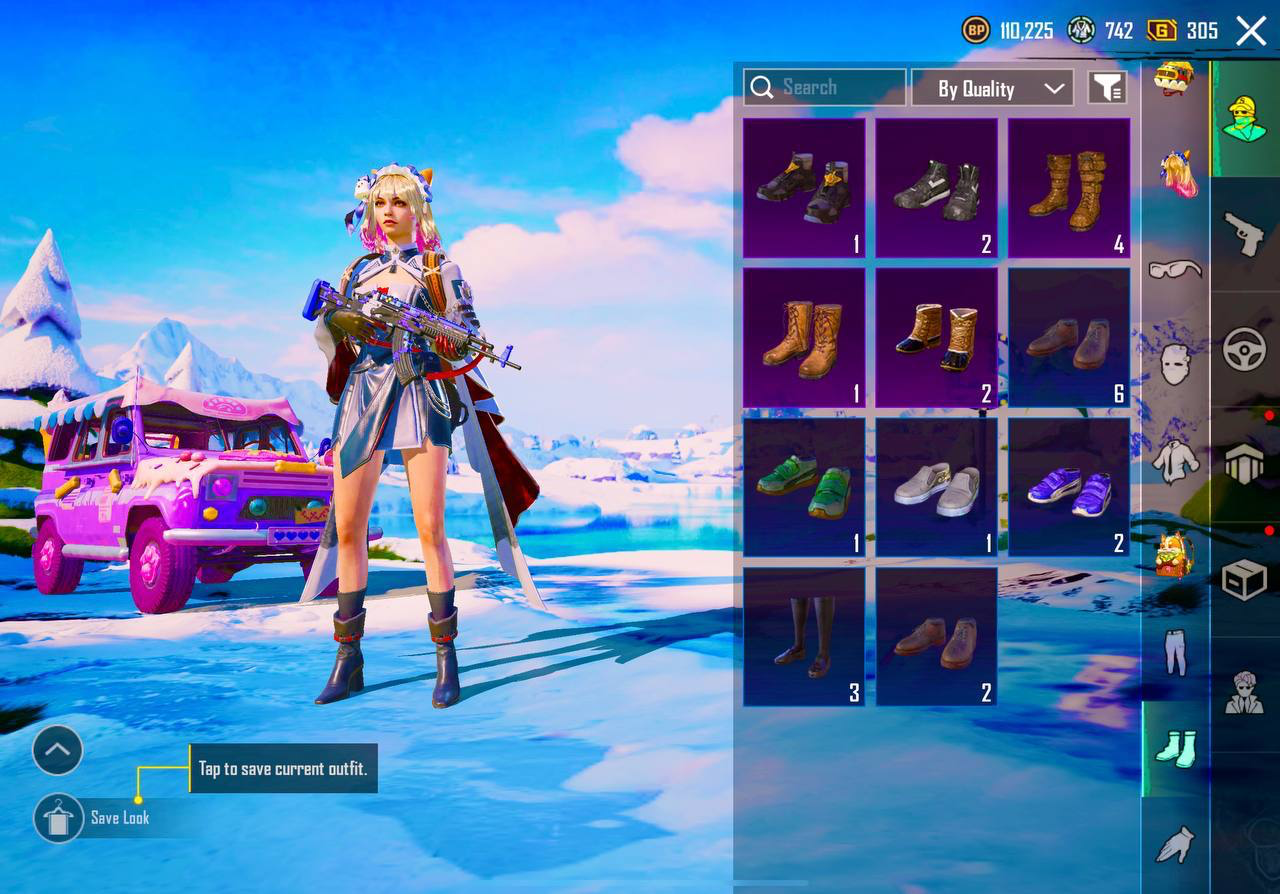Pick the gold and black duck boots

pyautogui.click(x=937, y=338)
